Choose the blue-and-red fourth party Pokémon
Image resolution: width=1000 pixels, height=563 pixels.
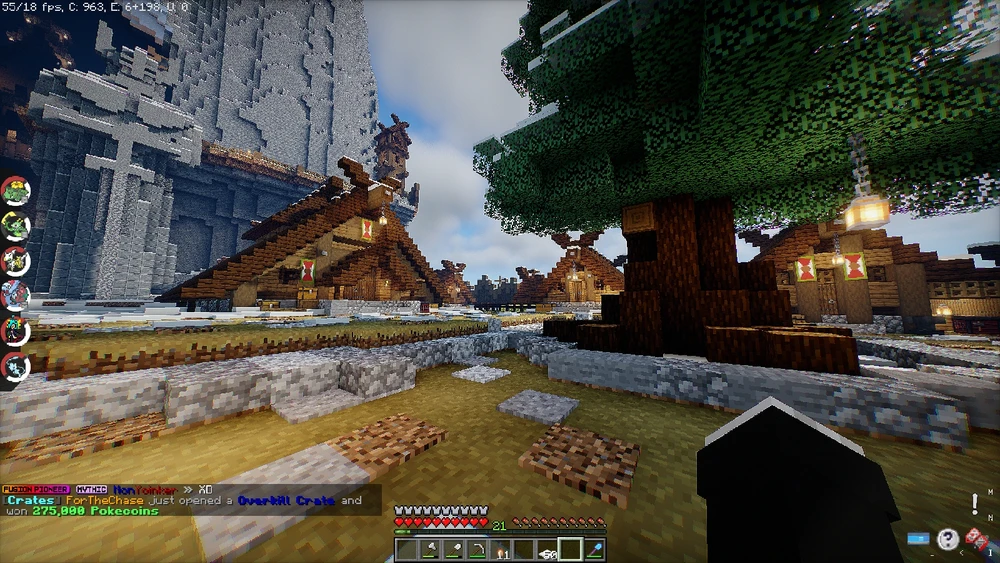point(16,295)
